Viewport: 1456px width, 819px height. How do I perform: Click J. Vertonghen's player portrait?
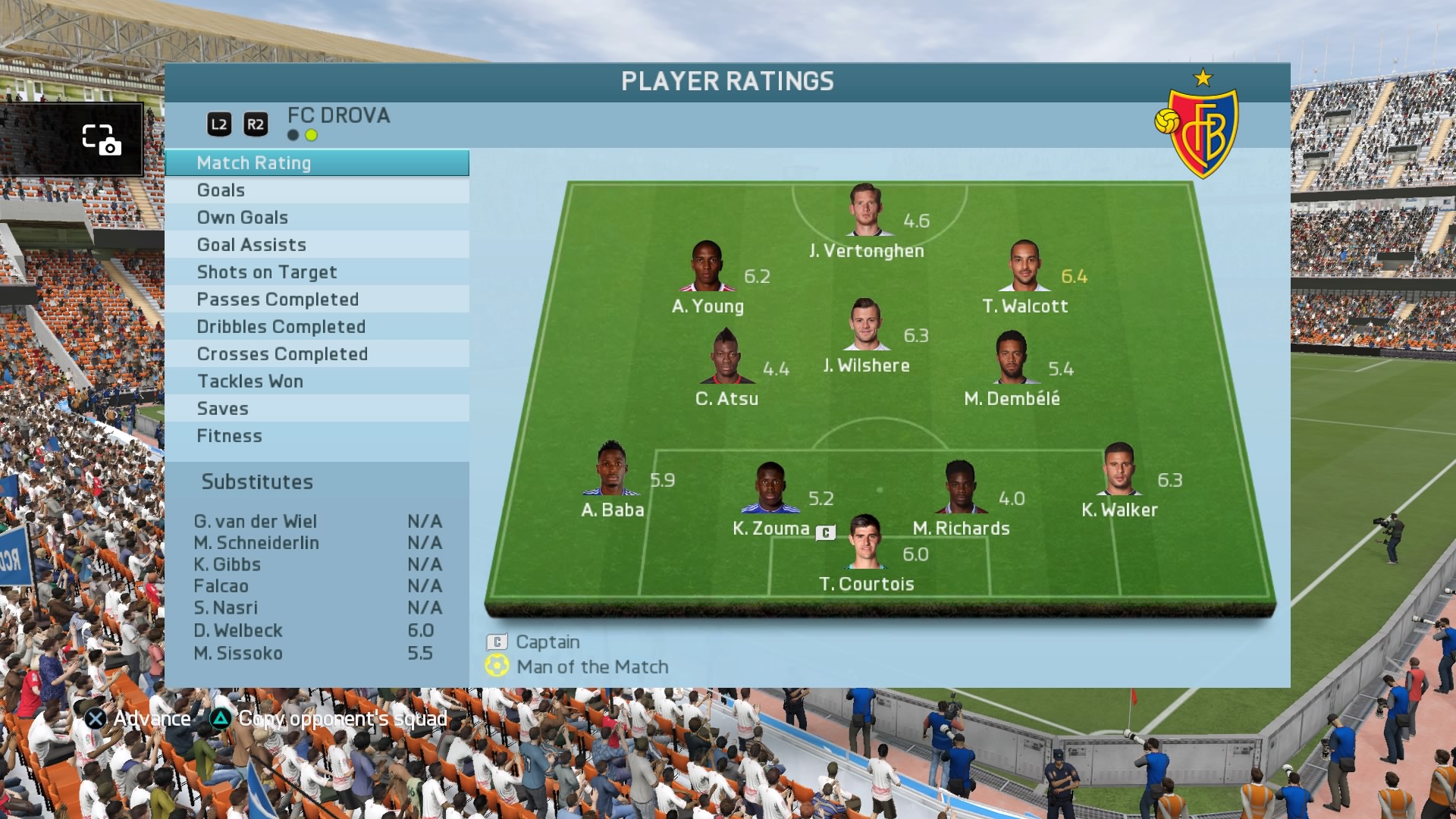[865, 210]
